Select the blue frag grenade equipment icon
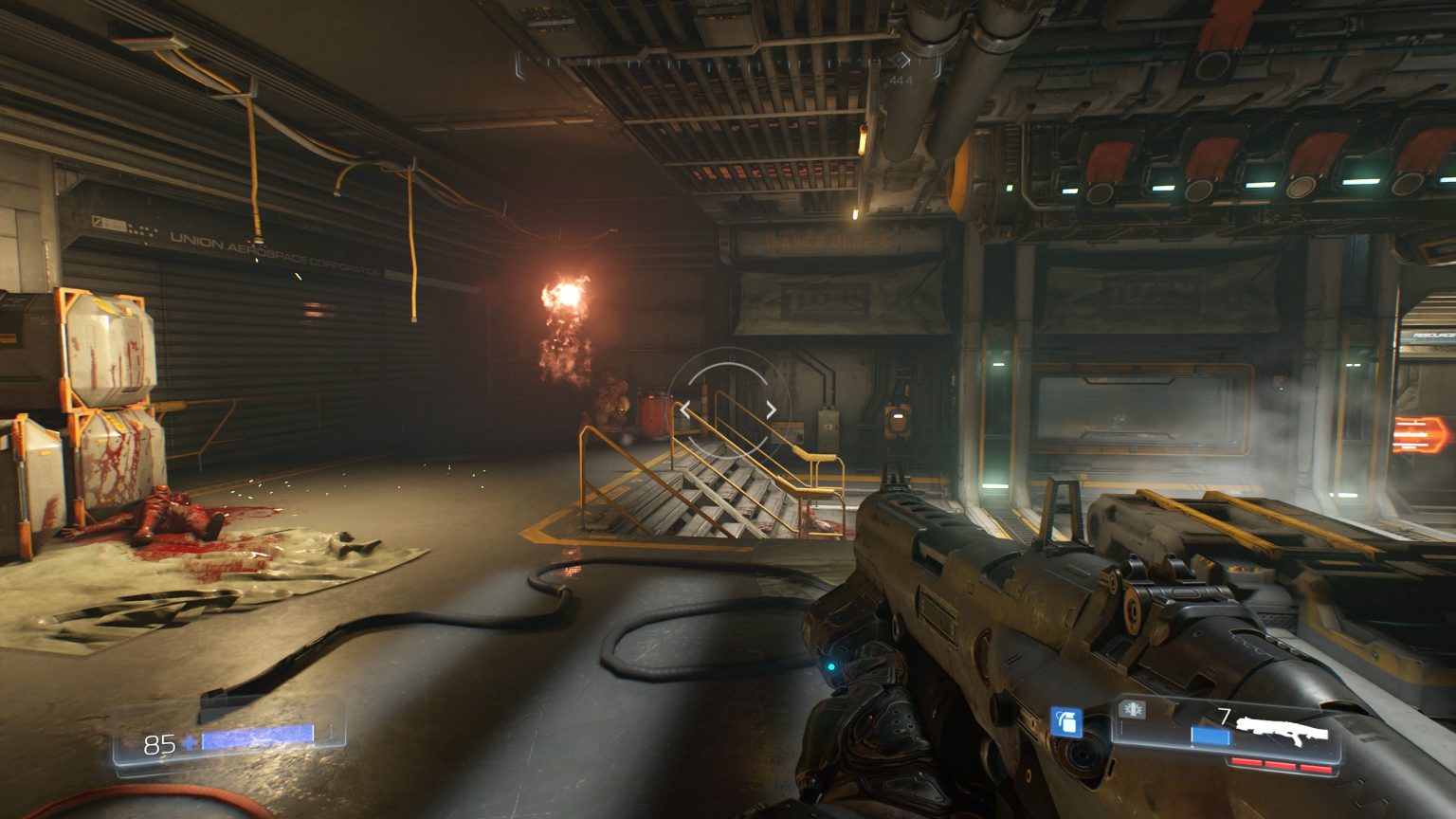Viewport: 1456px width, 819px height. pyautogui.click(x=1067, y=723)
